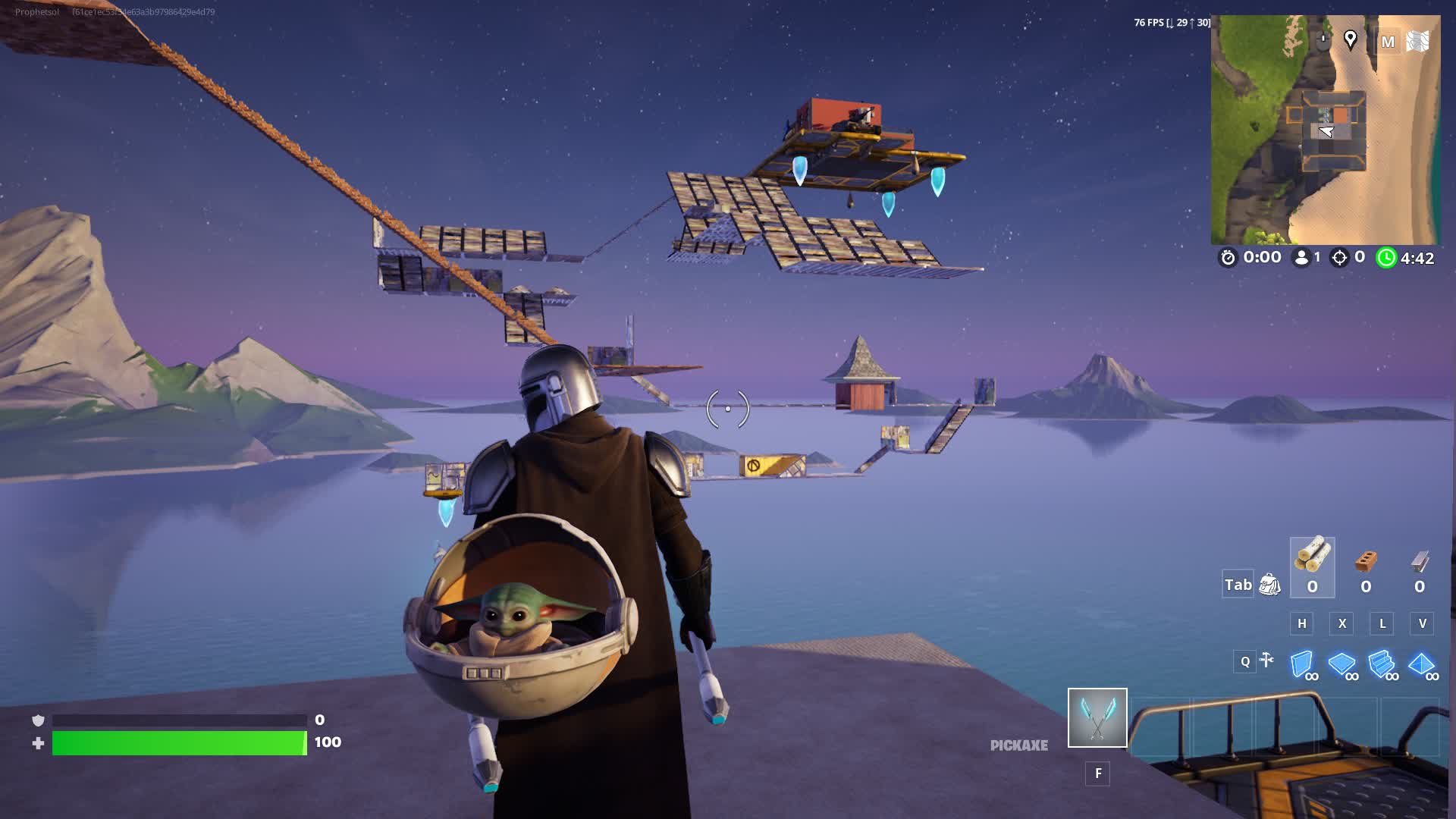Pick the pyramid roof building piece

coord(1420,664)
